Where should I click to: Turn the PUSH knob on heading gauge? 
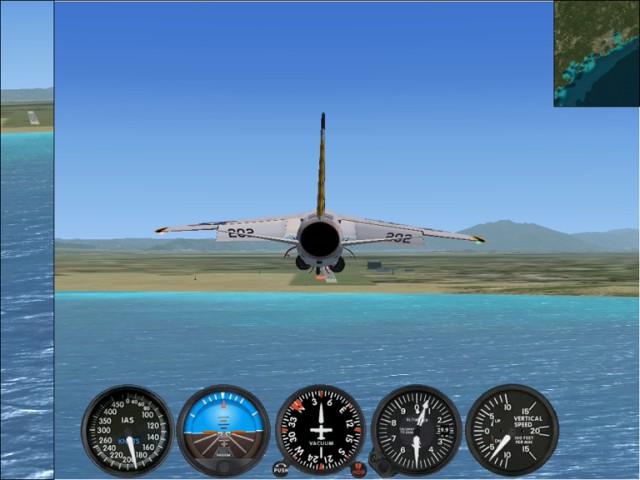click(x=280, y=468)
